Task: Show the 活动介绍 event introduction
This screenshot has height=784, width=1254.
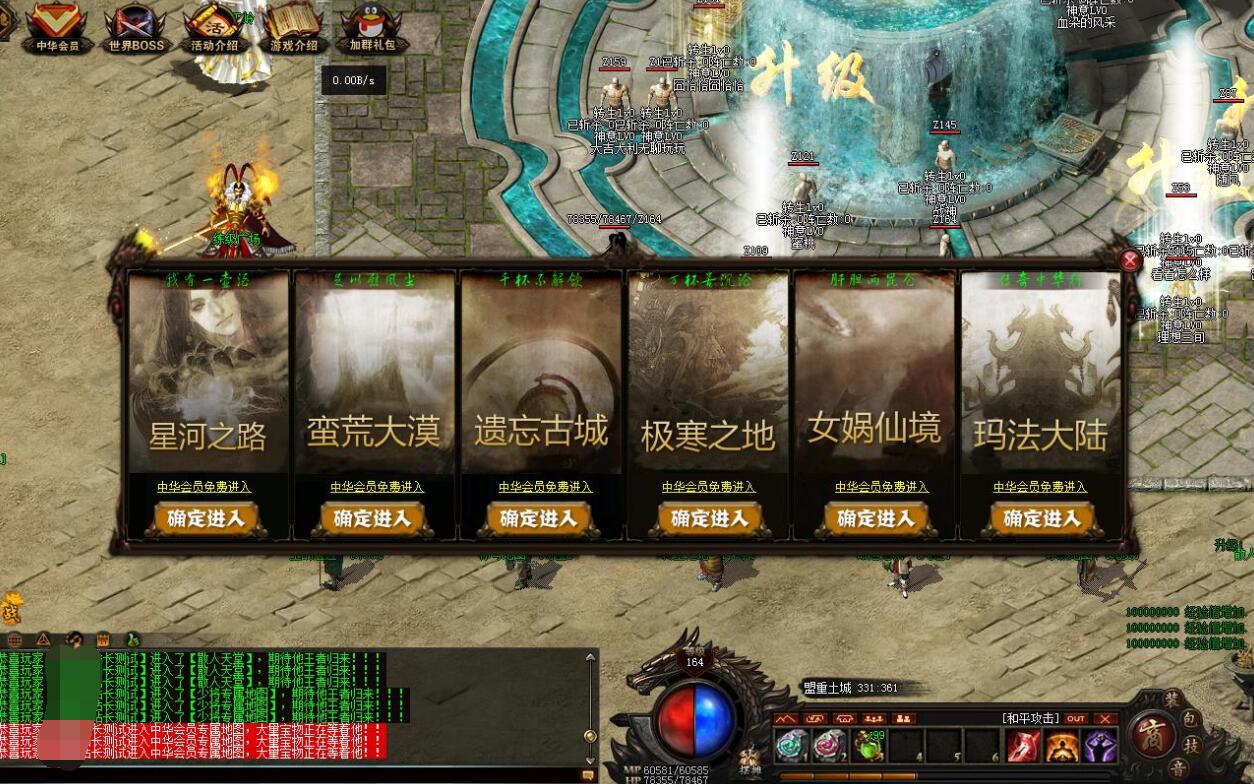Action: pyautogui.click(x=214, y=28)
